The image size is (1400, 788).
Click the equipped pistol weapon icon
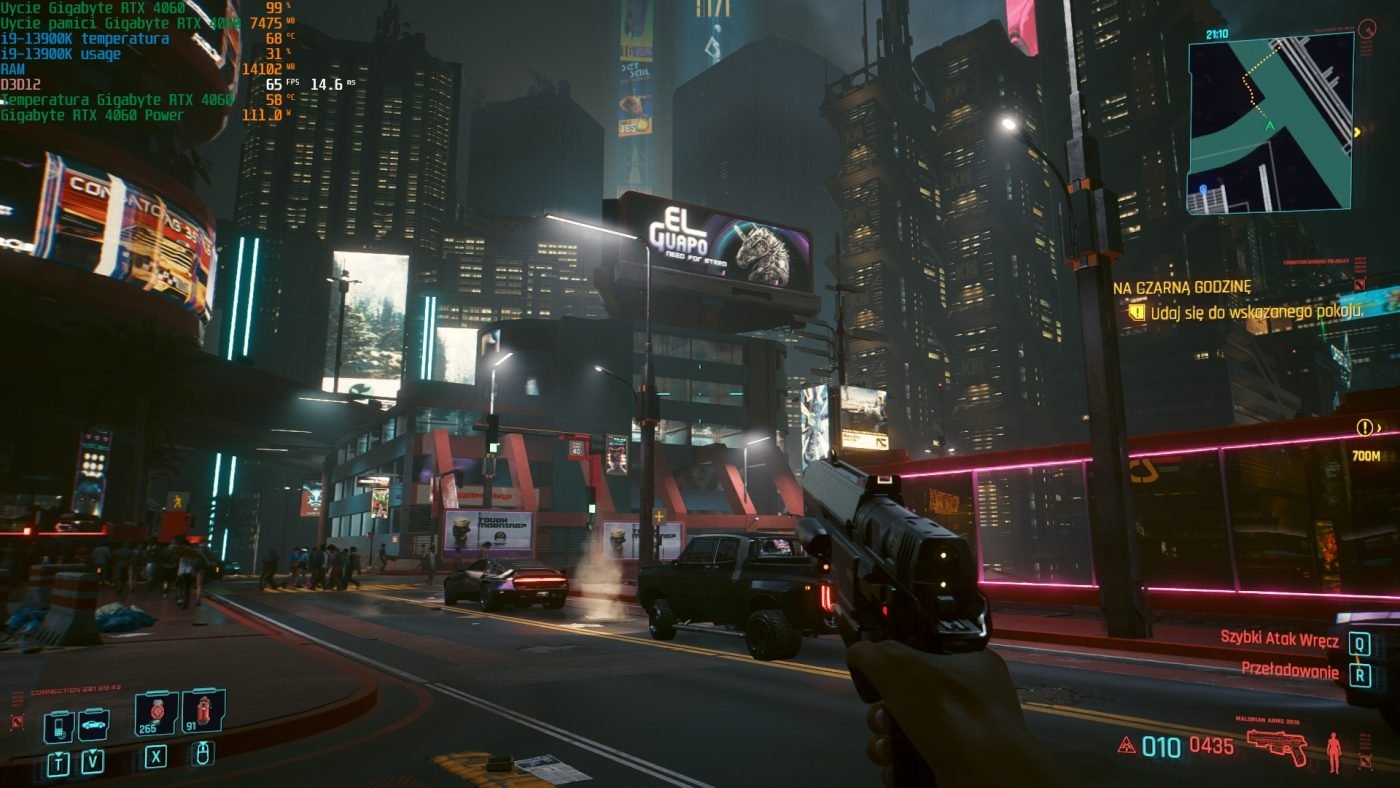(x=1277, y=746)
